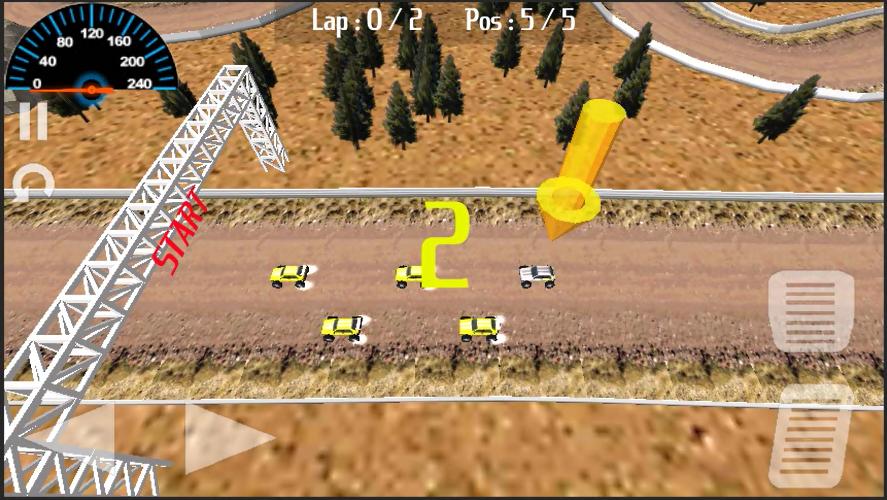This screenshot has width=887, height=500.
Task: Steer right with the right arrow
Action: 227,438
